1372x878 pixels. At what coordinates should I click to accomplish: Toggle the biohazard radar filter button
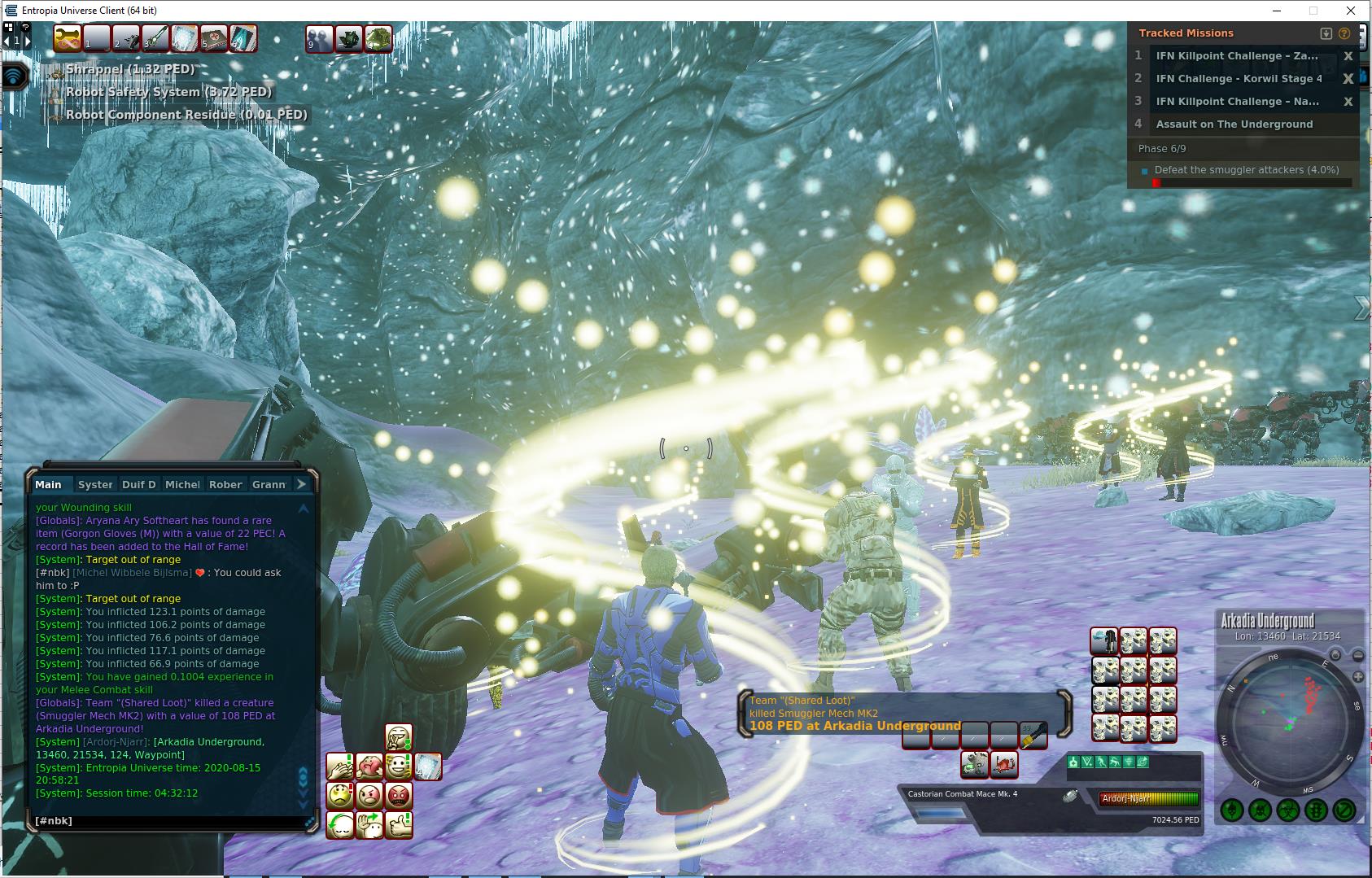[1287, 810]
